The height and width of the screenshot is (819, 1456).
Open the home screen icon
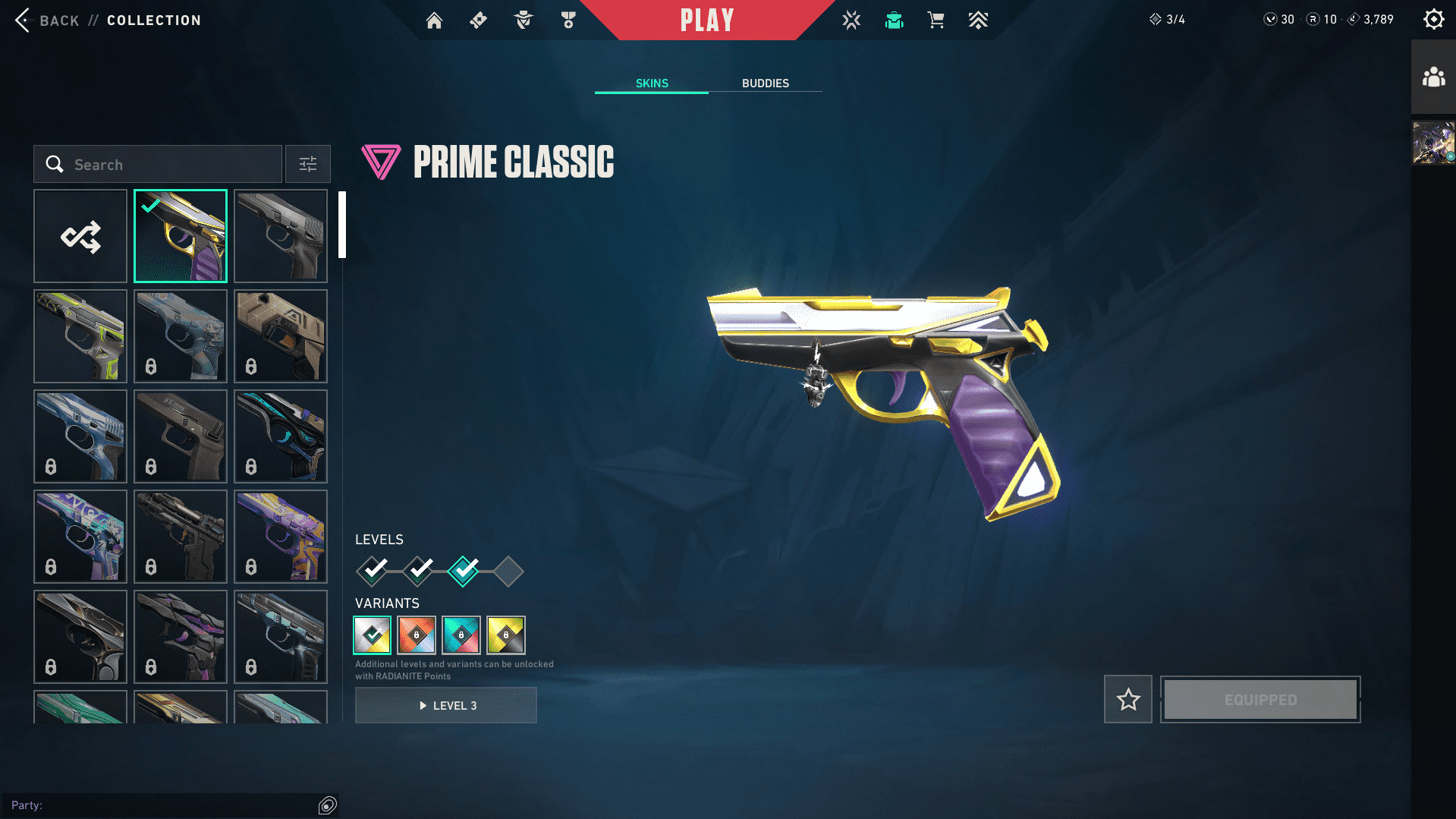pos(434,20)
